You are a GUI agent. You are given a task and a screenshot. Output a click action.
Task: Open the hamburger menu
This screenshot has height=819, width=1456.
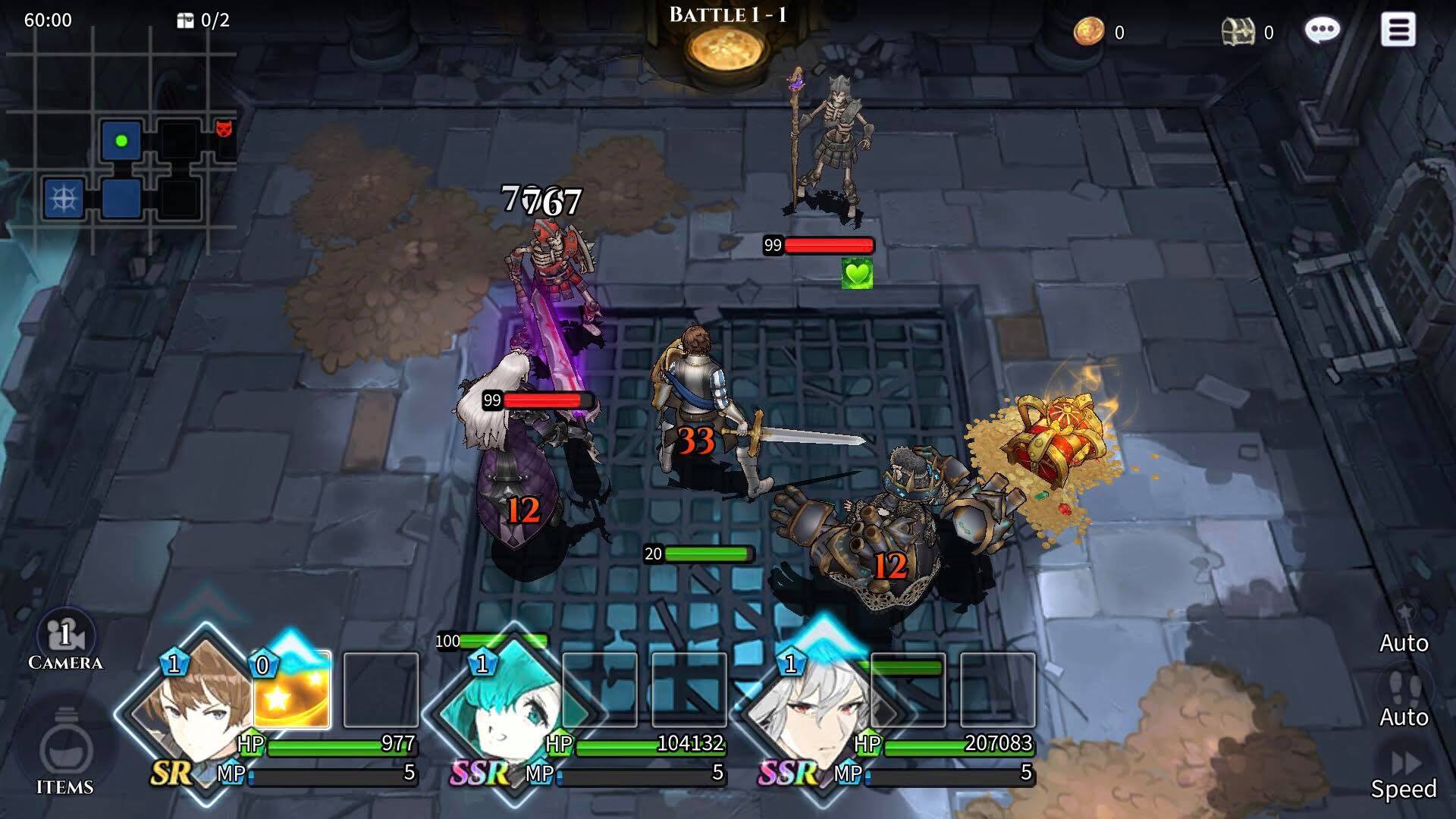1398,30
